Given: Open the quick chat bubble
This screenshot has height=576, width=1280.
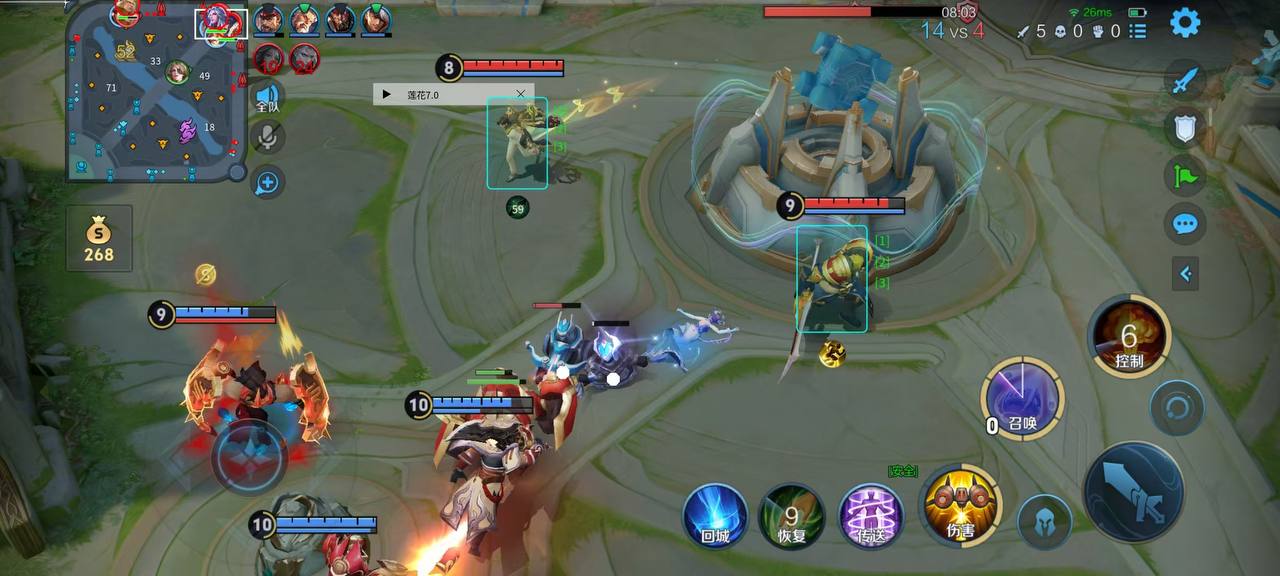Looking at the screenshot, I should [1185, 223].
